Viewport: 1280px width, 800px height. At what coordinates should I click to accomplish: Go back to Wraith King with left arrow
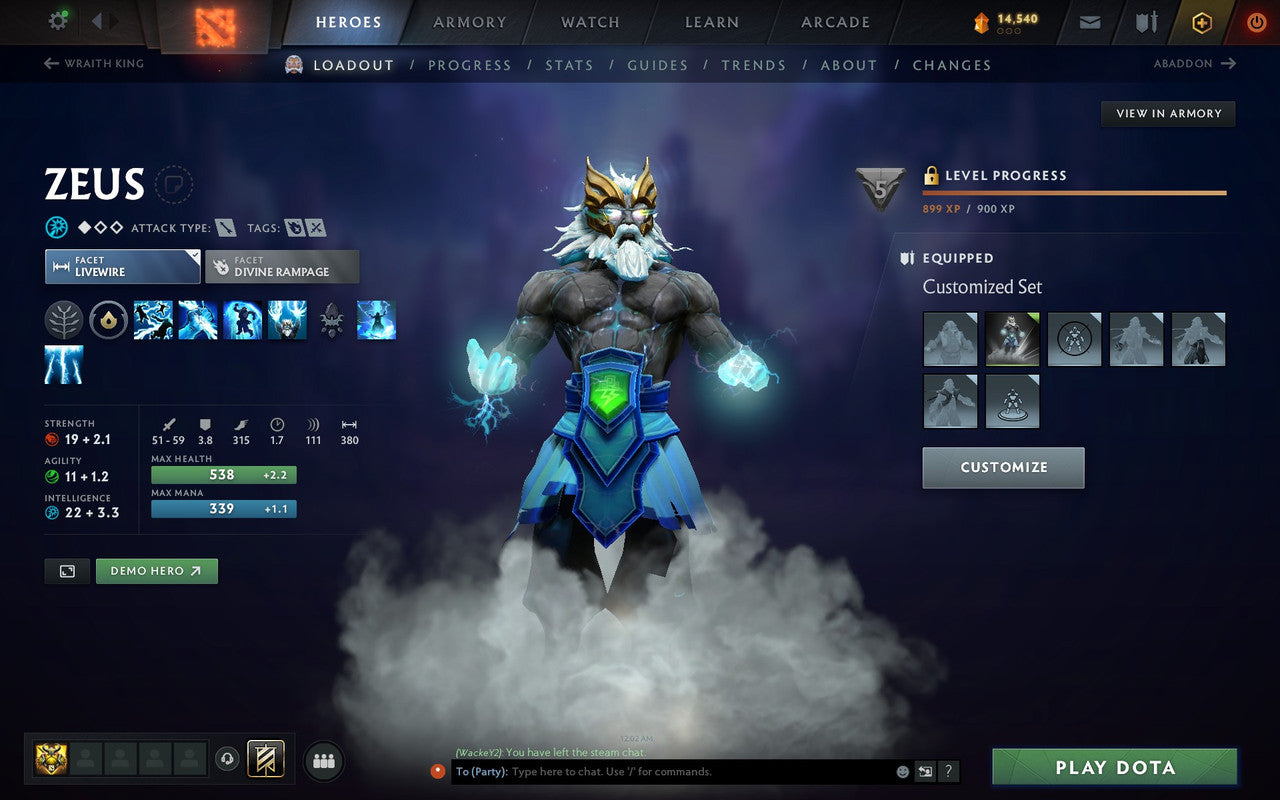[49, 63]
